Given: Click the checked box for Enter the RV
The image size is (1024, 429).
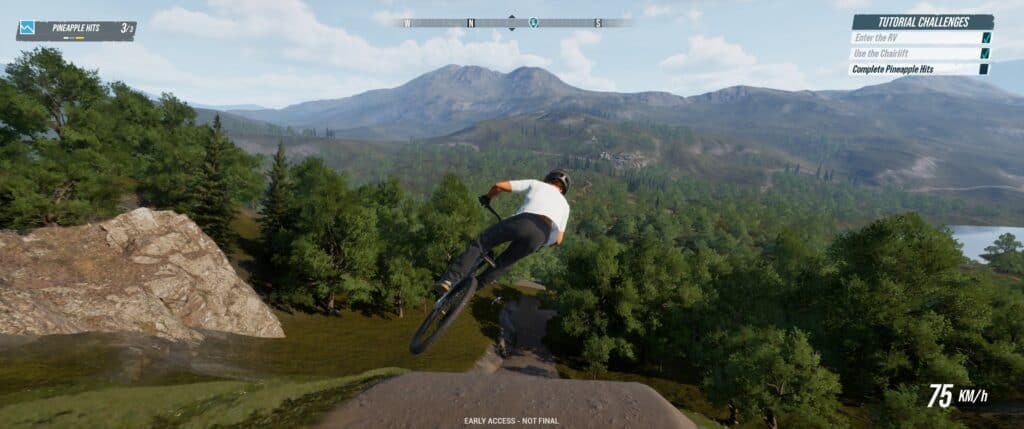Looking at the screenshot, I should [986, 38].
